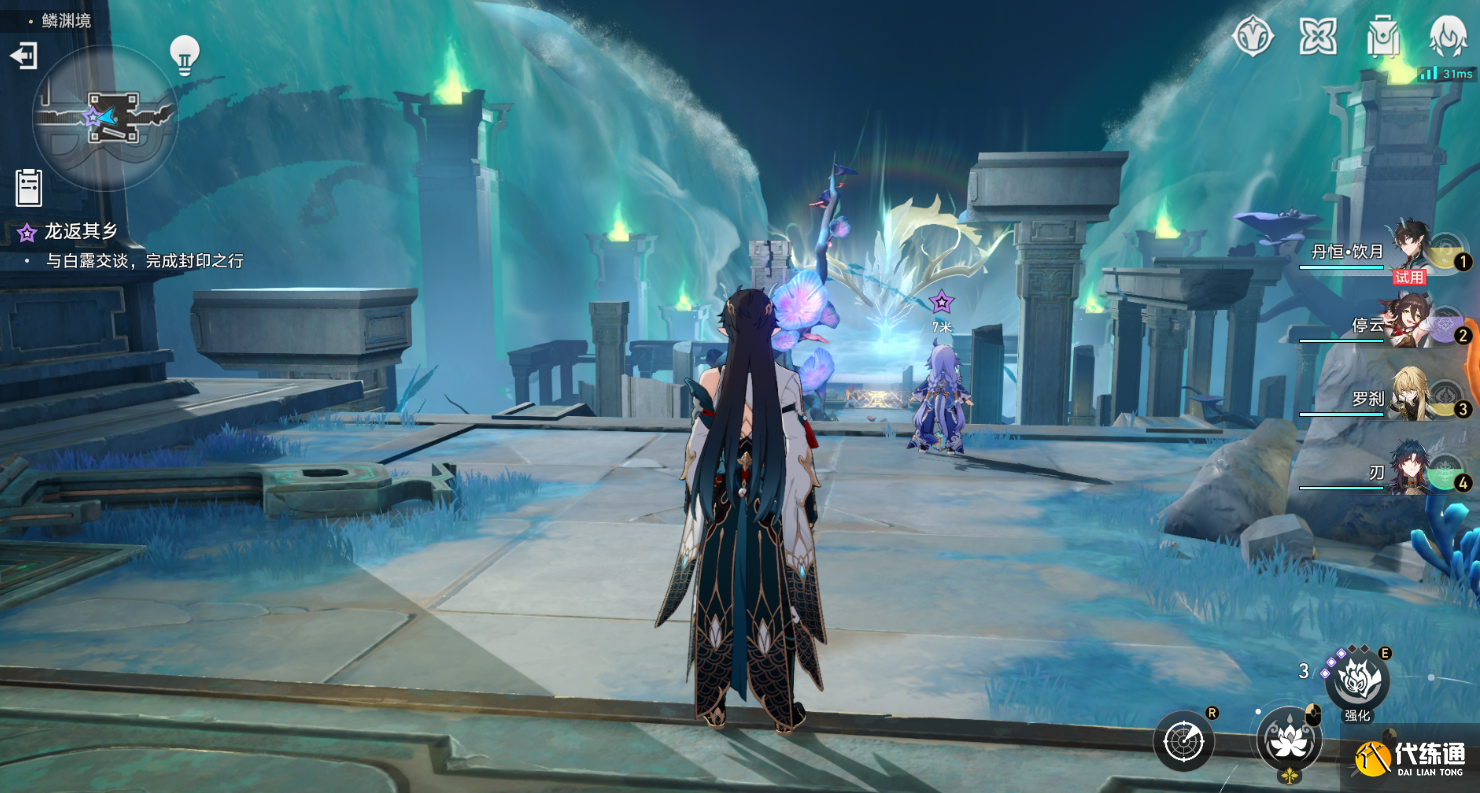Open the backpack inventory

tap(1382, 37)
